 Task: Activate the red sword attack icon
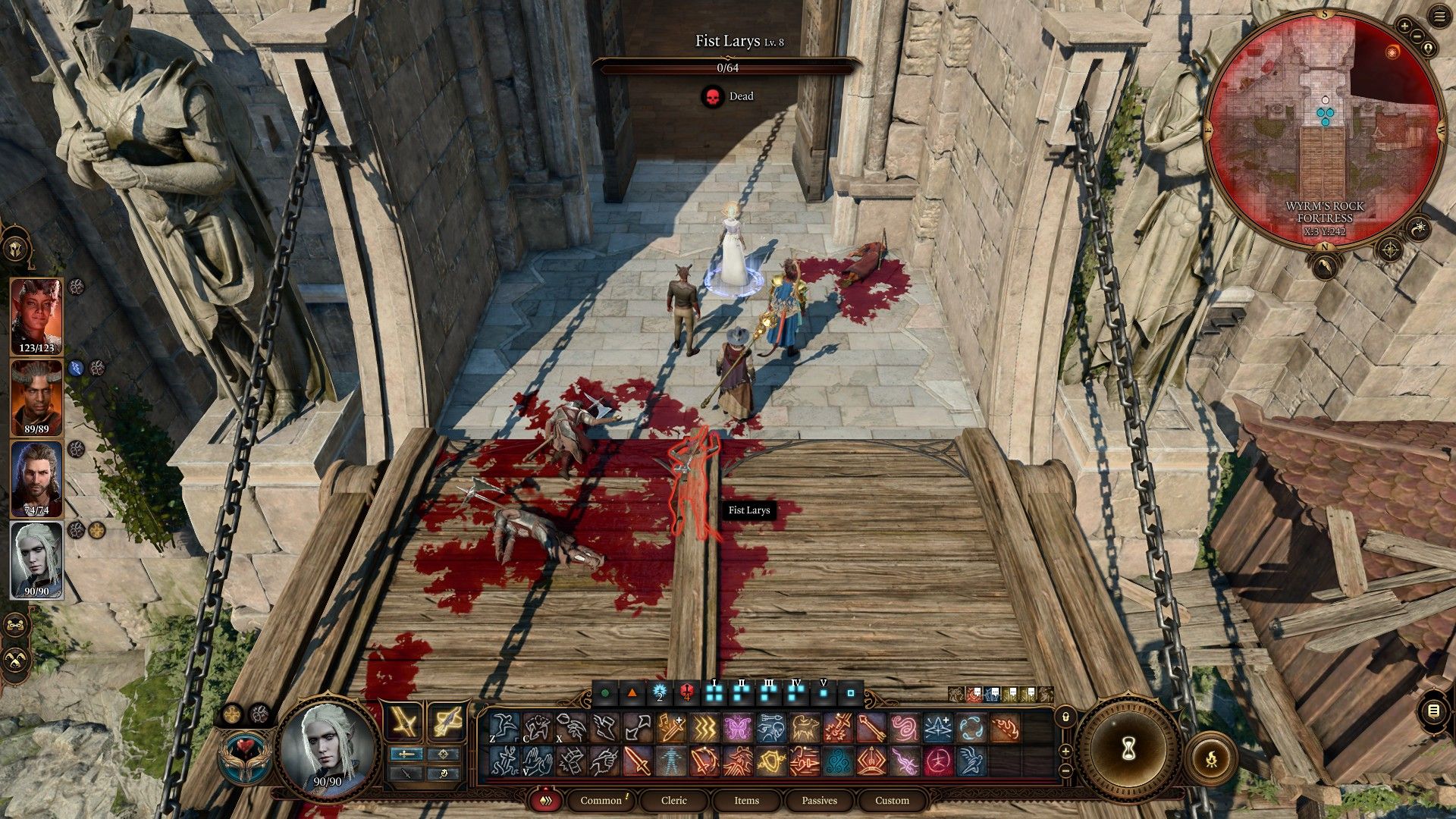637,761
